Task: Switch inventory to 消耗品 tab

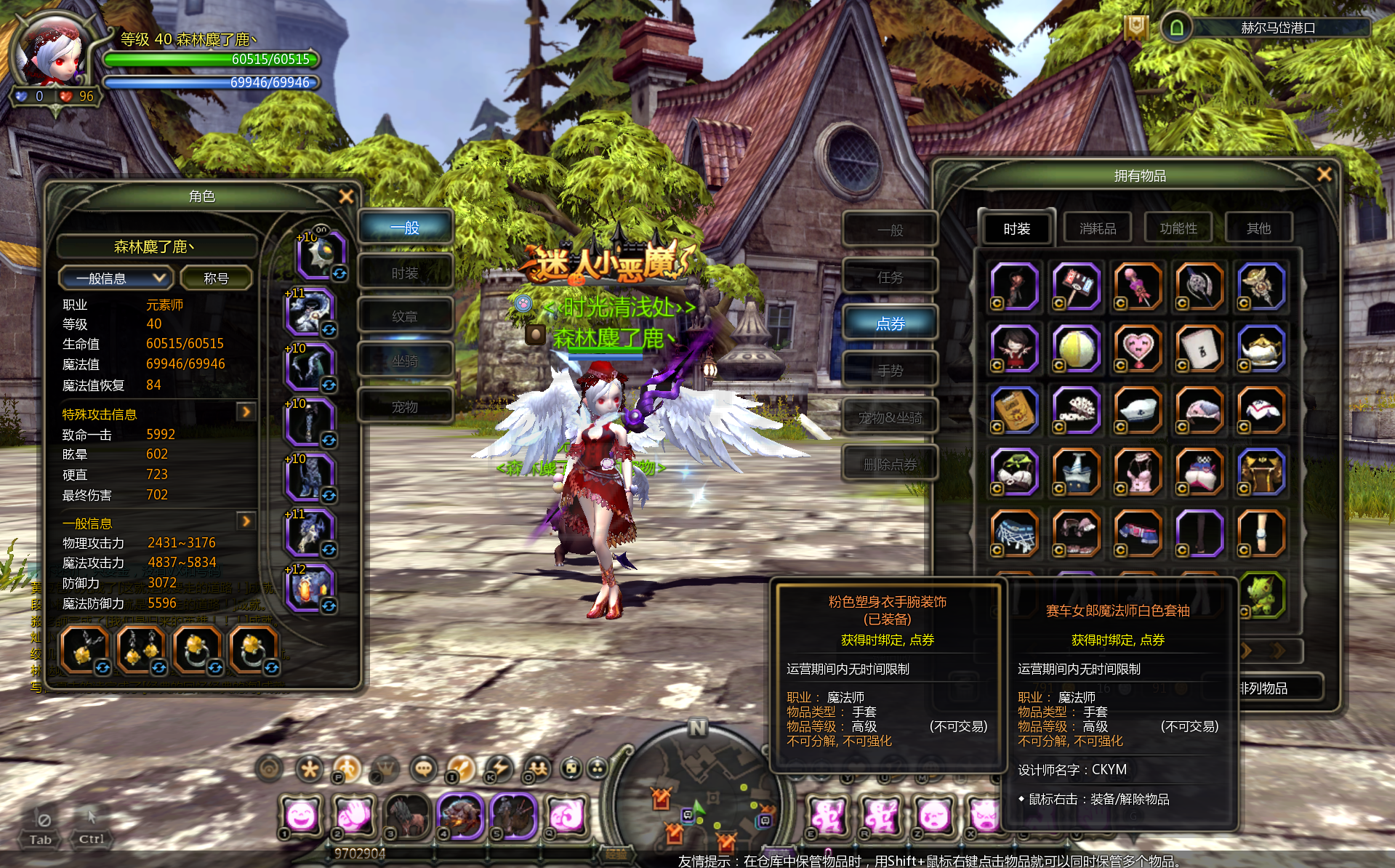Action: tap(1097, 228)
